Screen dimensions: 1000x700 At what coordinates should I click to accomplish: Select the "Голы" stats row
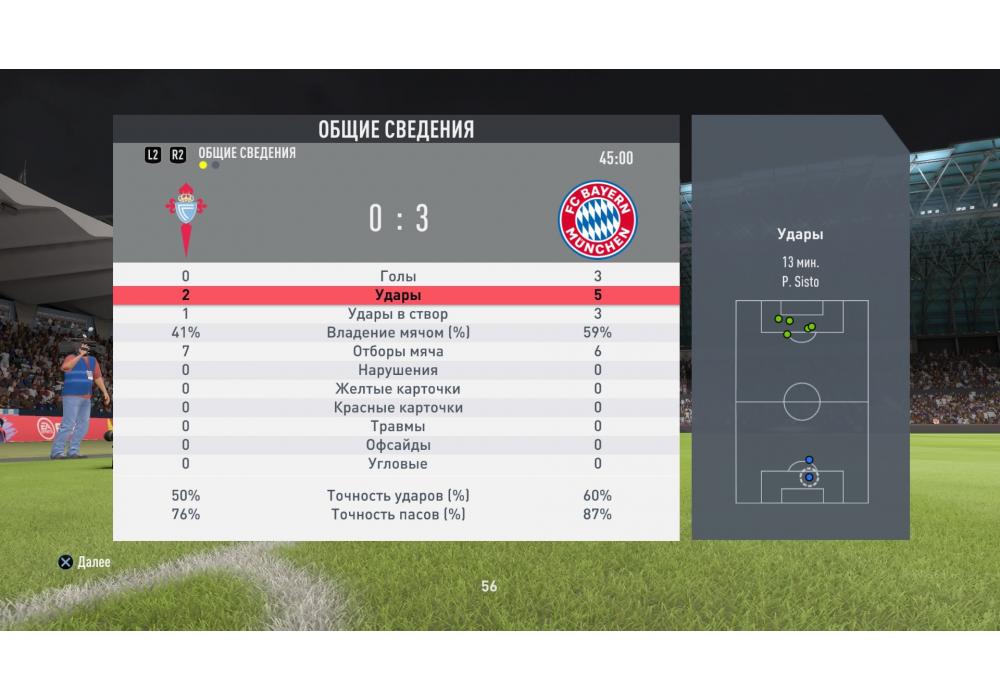coord(397,276)
